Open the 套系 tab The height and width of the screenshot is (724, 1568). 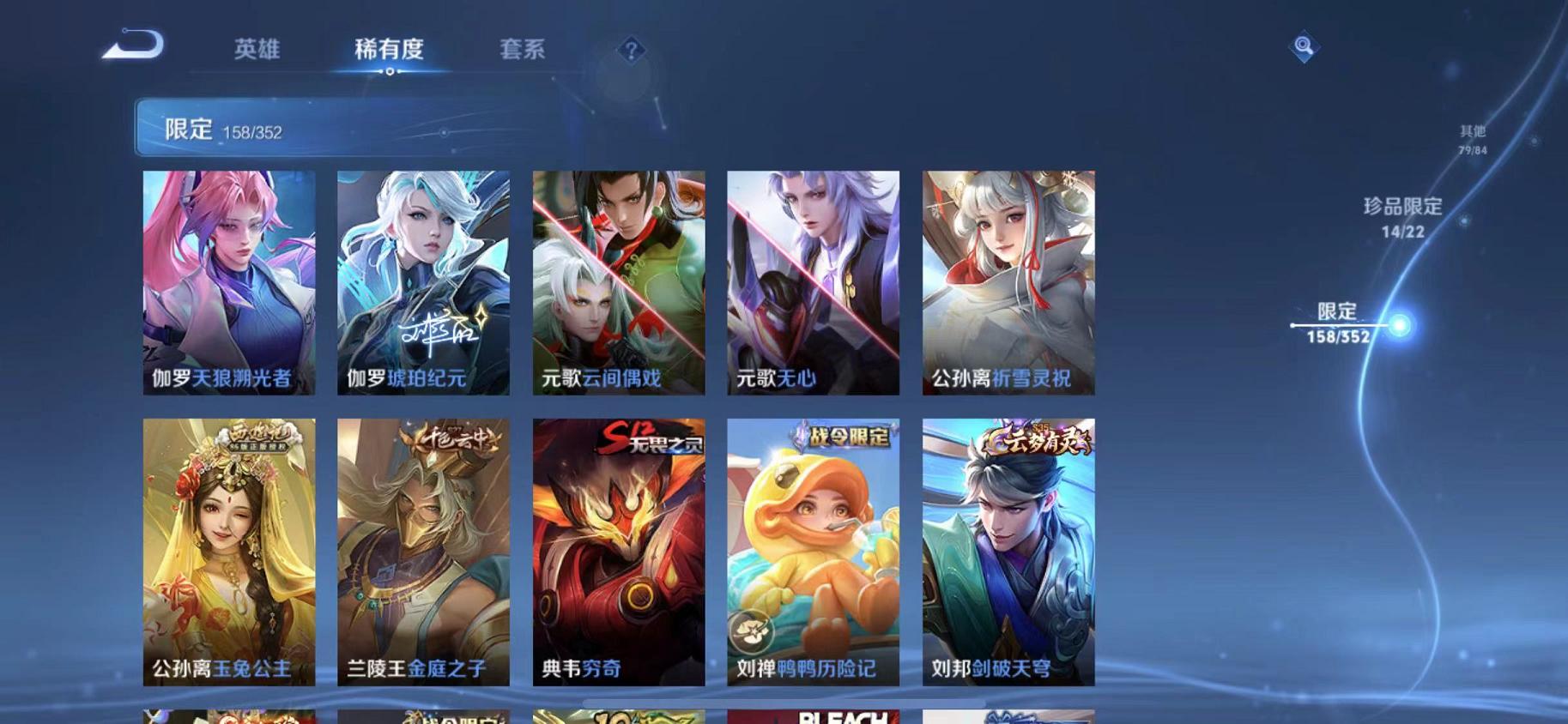point(524,50)
